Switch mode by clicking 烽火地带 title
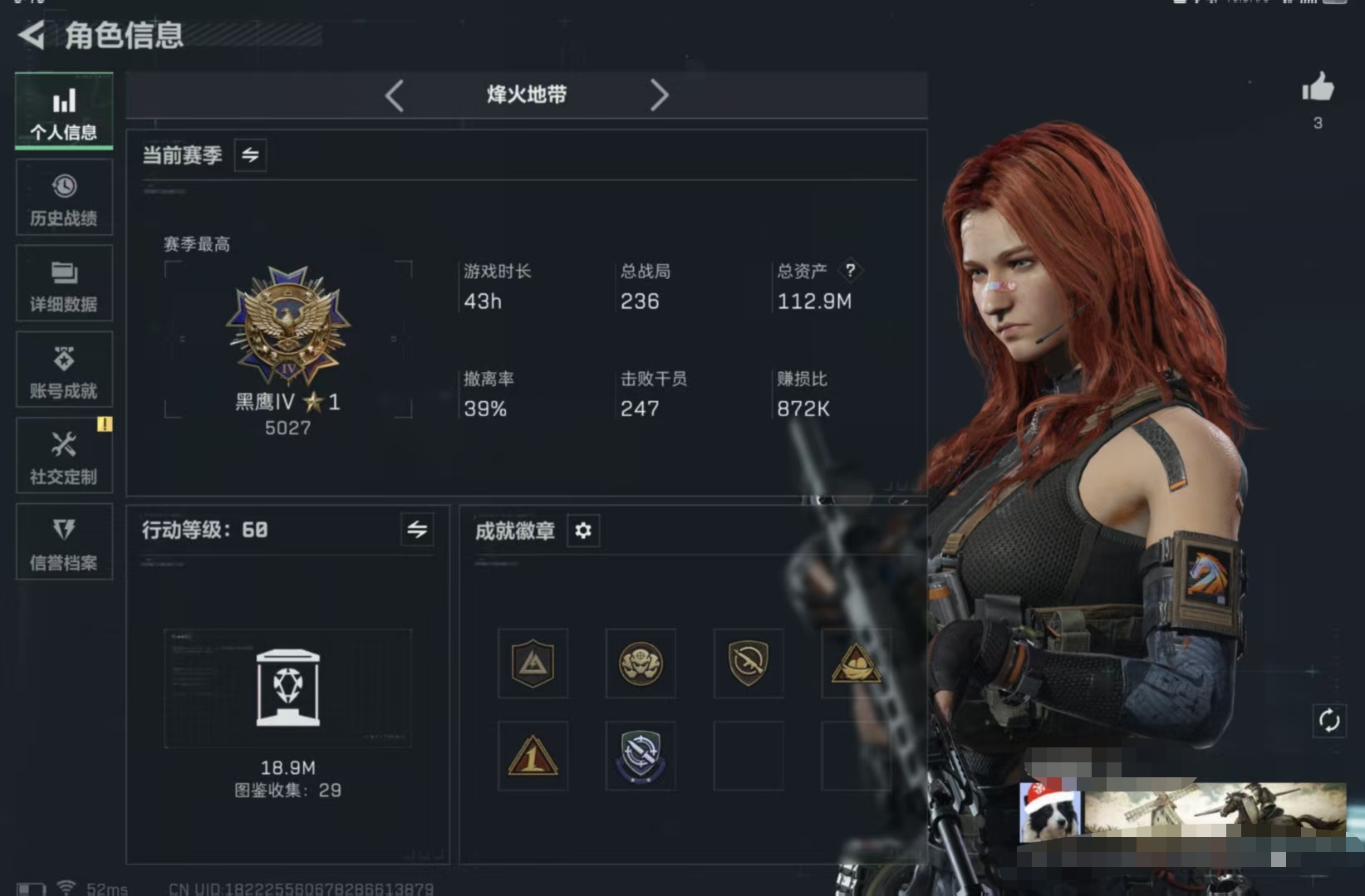This screenshot has height=896, width=1365. tap(526, 95)
